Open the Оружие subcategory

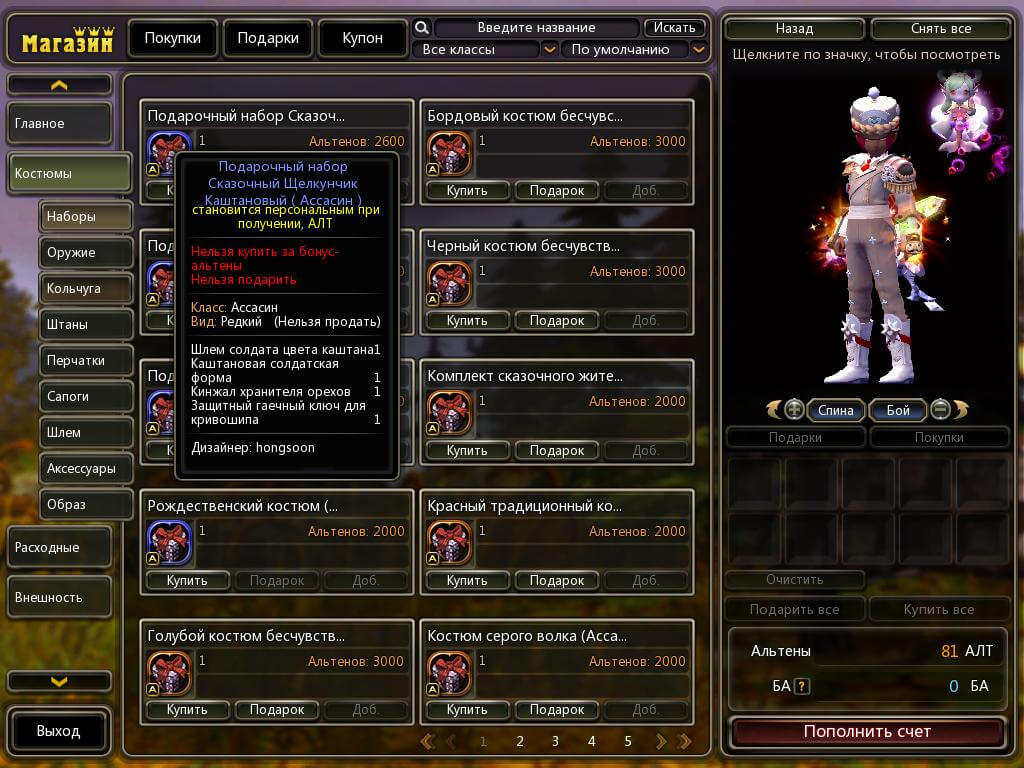(87, 253)
